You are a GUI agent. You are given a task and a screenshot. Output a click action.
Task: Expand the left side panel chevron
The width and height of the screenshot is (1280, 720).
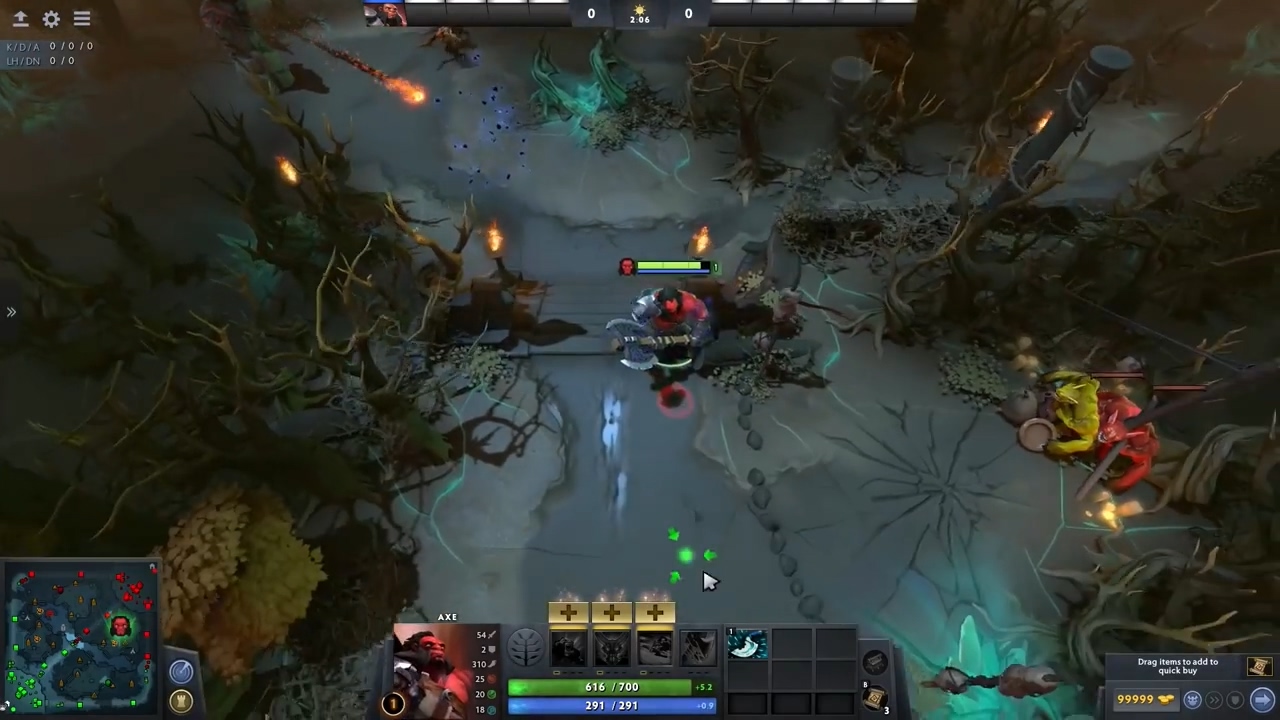click(12, 312)
